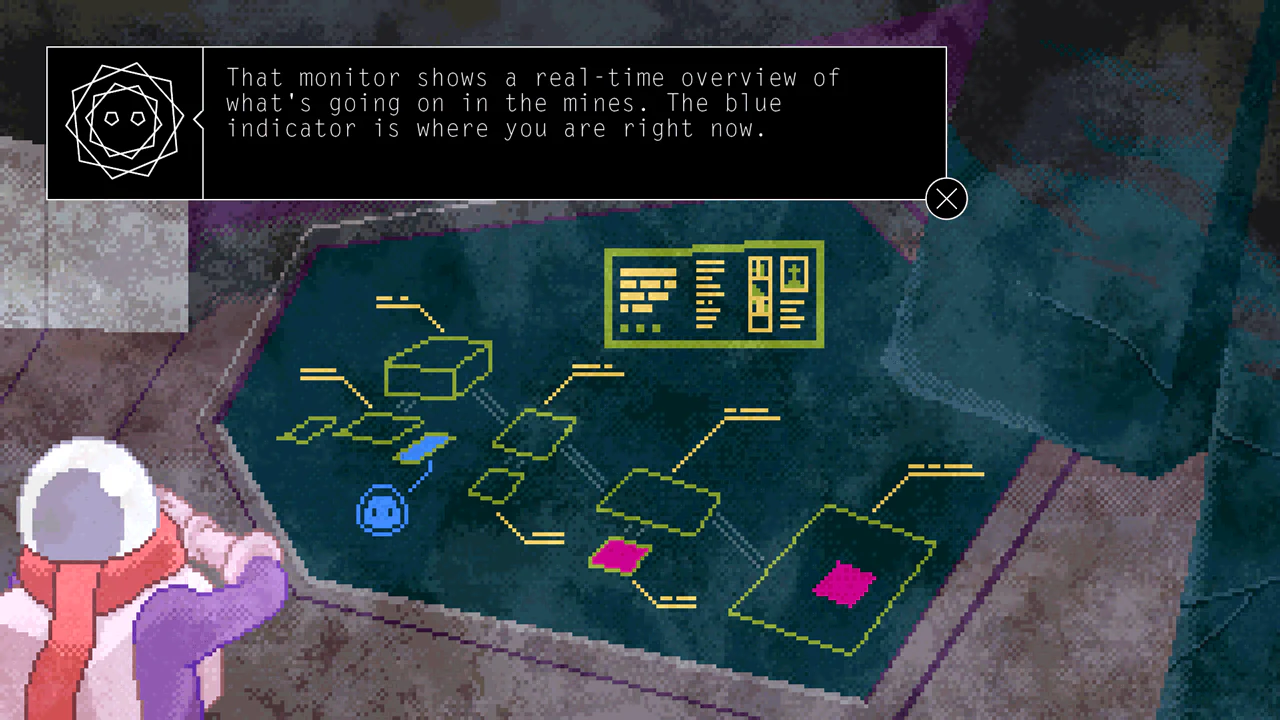
Task: Dismiss the dialogue with the X button
Action: pos(945,199)
